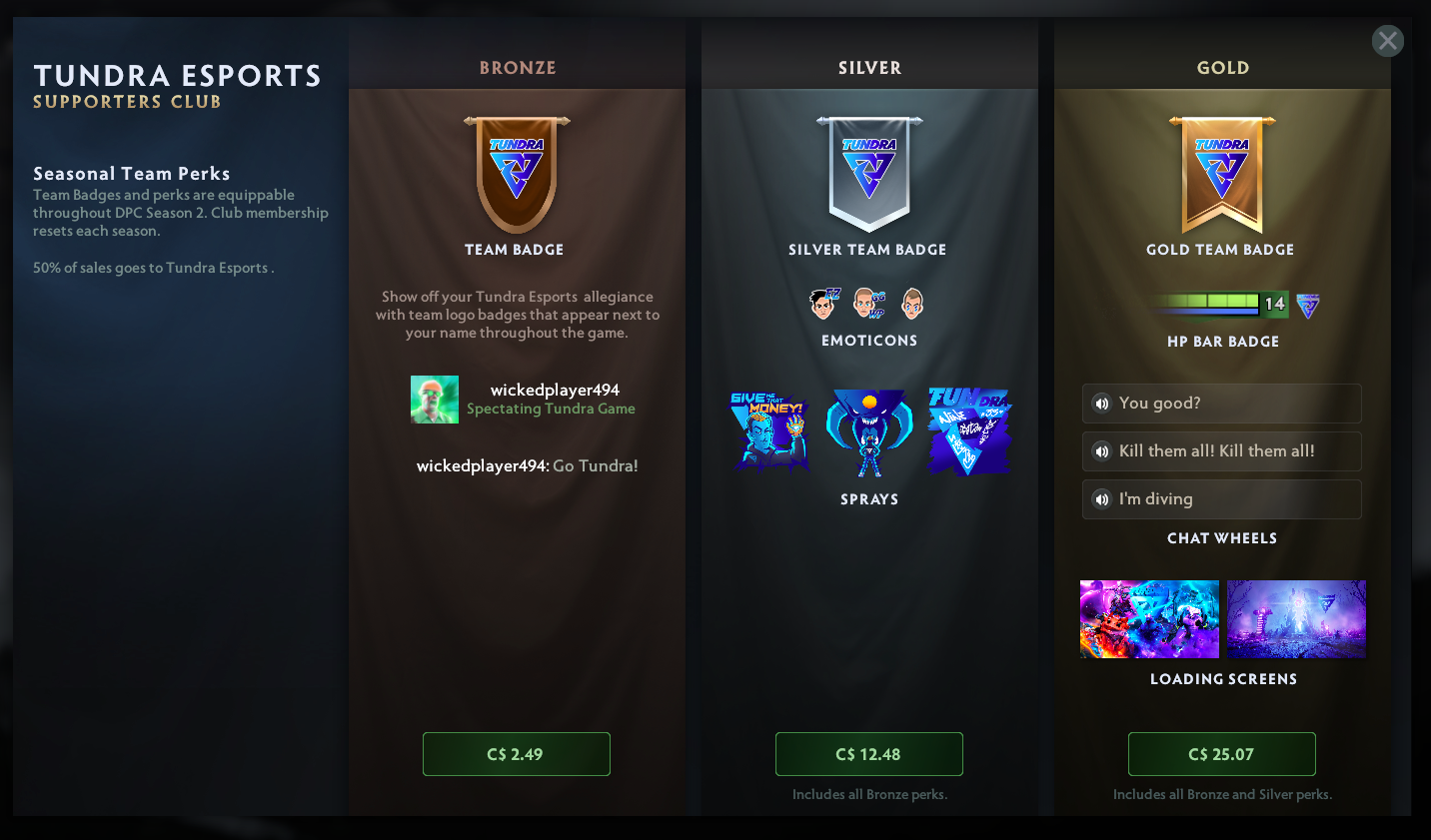This screenshot has height=840, width=1431.
Task: Select the Bronze team badge banner
Action: point(517,173)
